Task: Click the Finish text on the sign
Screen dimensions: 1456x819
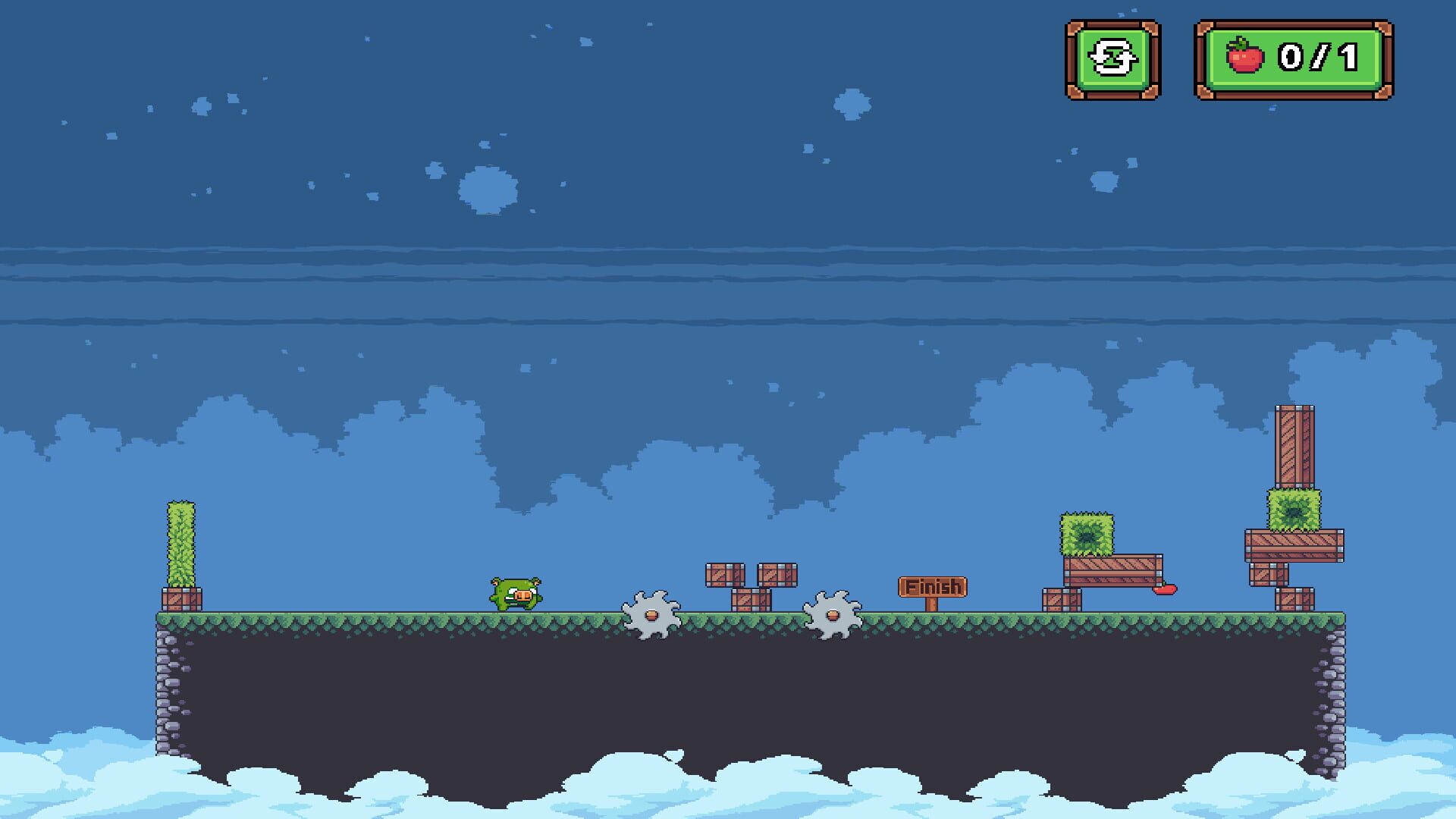Action: click(x=932, y=585)
